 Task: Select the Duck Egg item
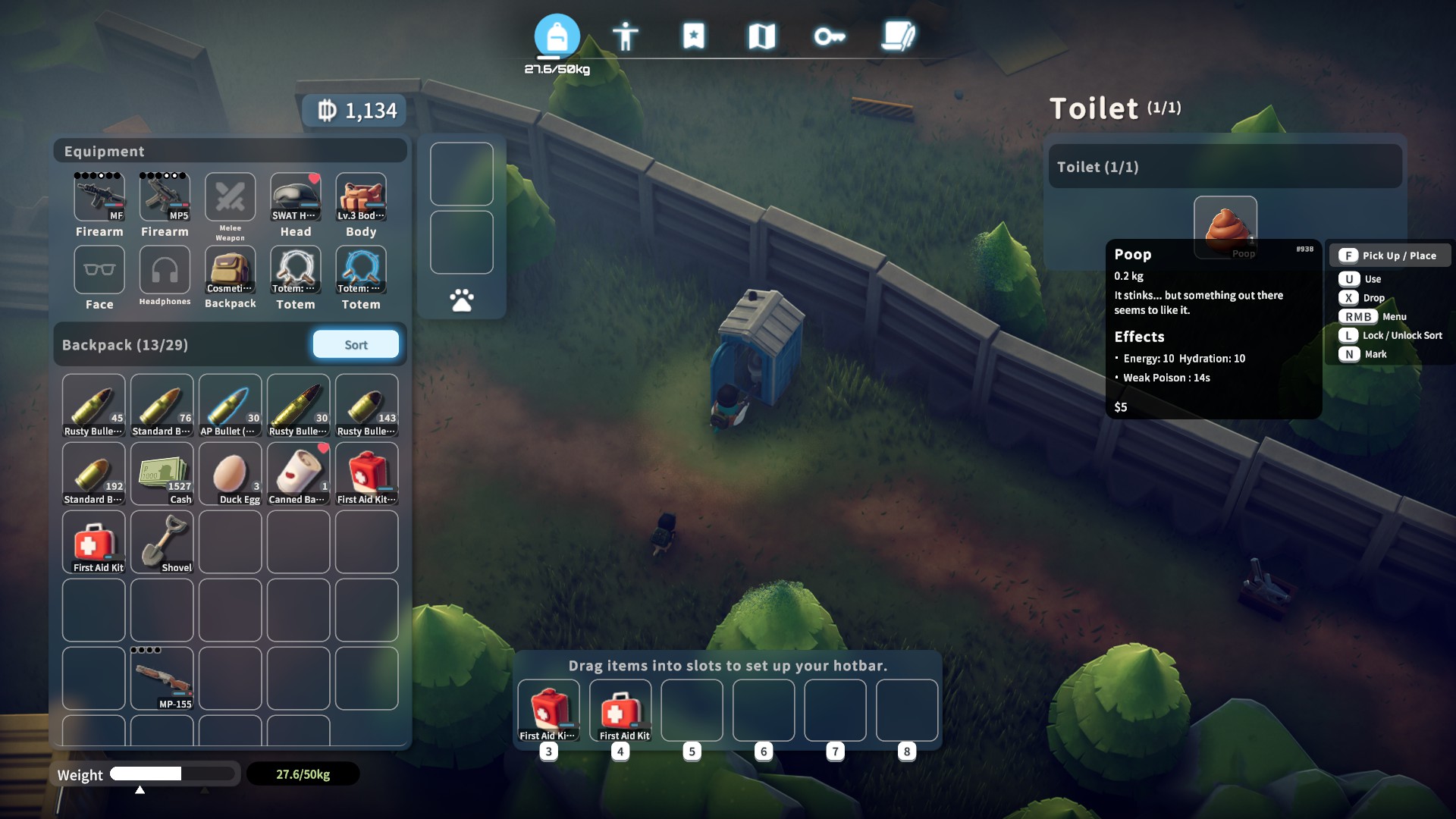coord(230,472)
